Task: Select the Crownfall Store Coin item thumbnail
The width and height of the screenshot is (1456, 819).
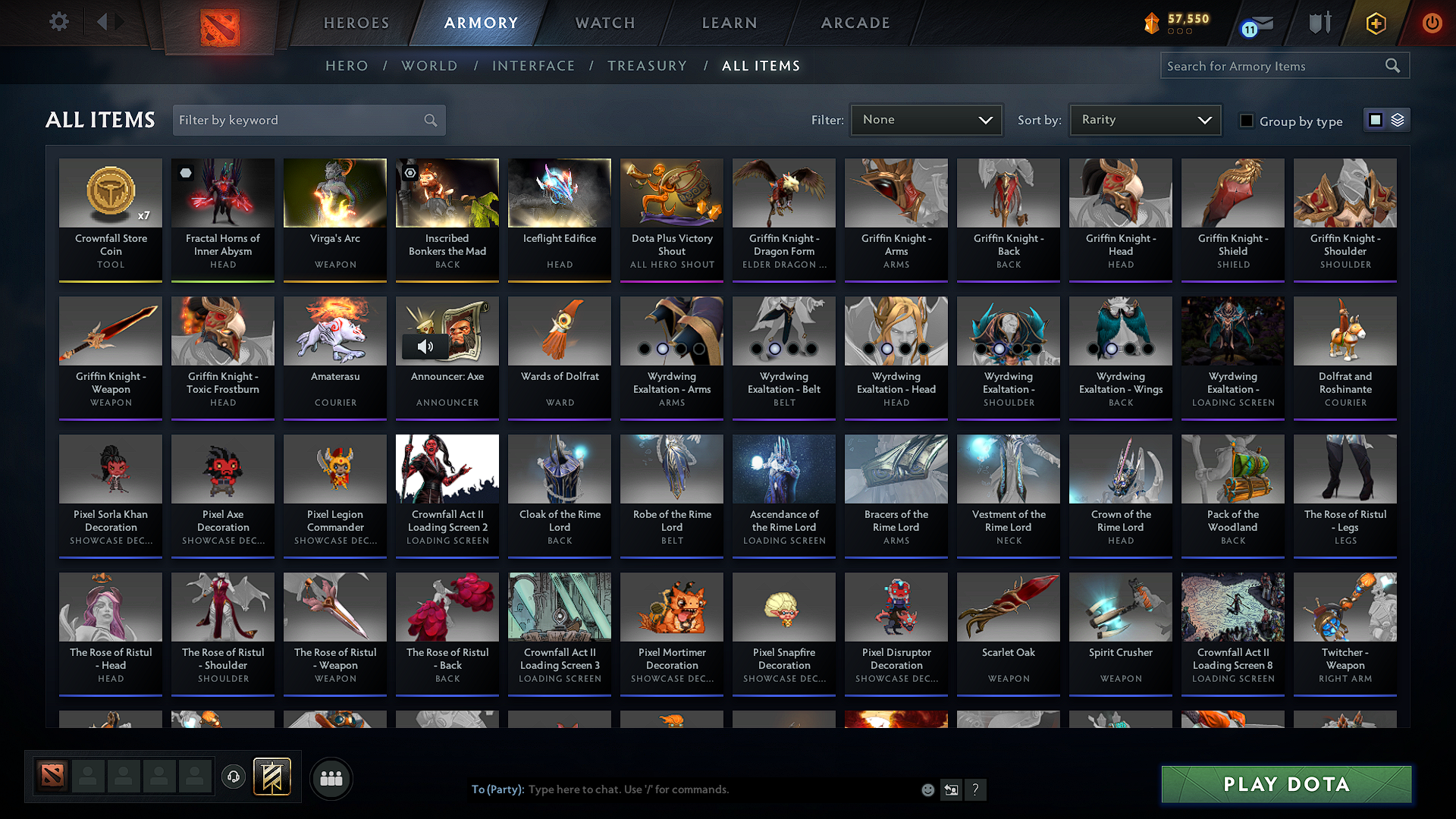Action: click(110, 193)
